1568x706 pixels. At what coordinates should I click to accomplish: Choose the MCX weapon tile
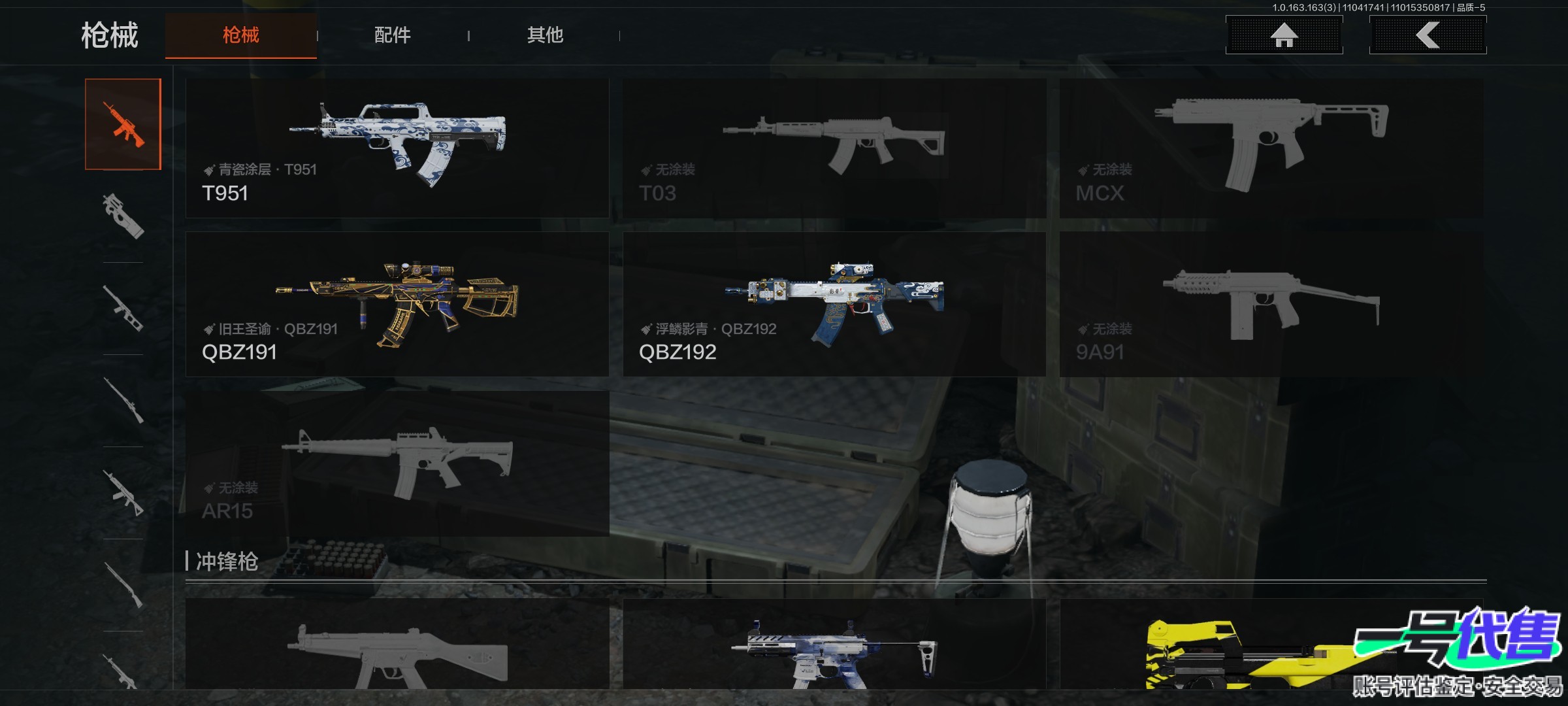pos(1271,148)
